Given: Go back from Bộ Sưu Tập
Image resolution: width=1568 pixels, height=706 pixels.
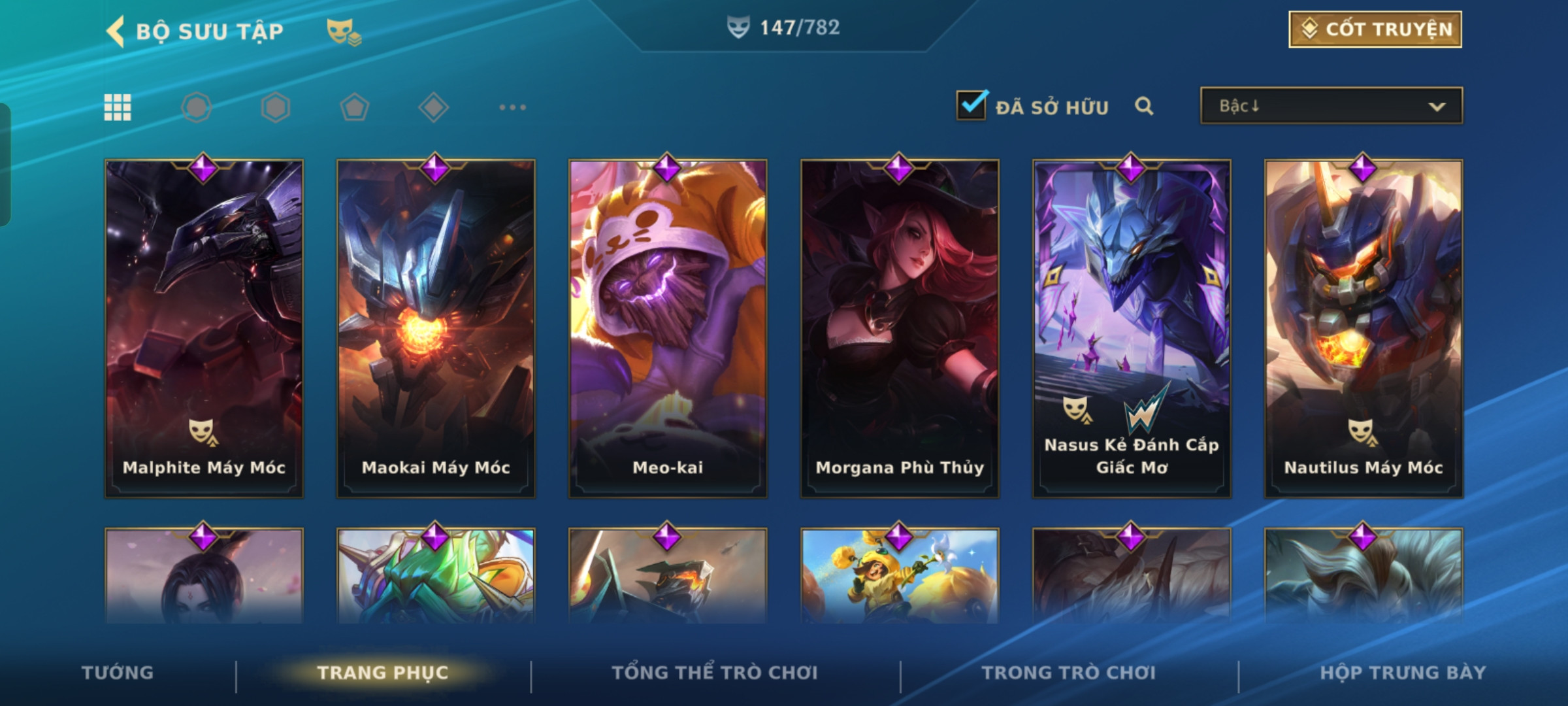Looking at the screenshot, I should pyautogui.click(x=116, y=31).
